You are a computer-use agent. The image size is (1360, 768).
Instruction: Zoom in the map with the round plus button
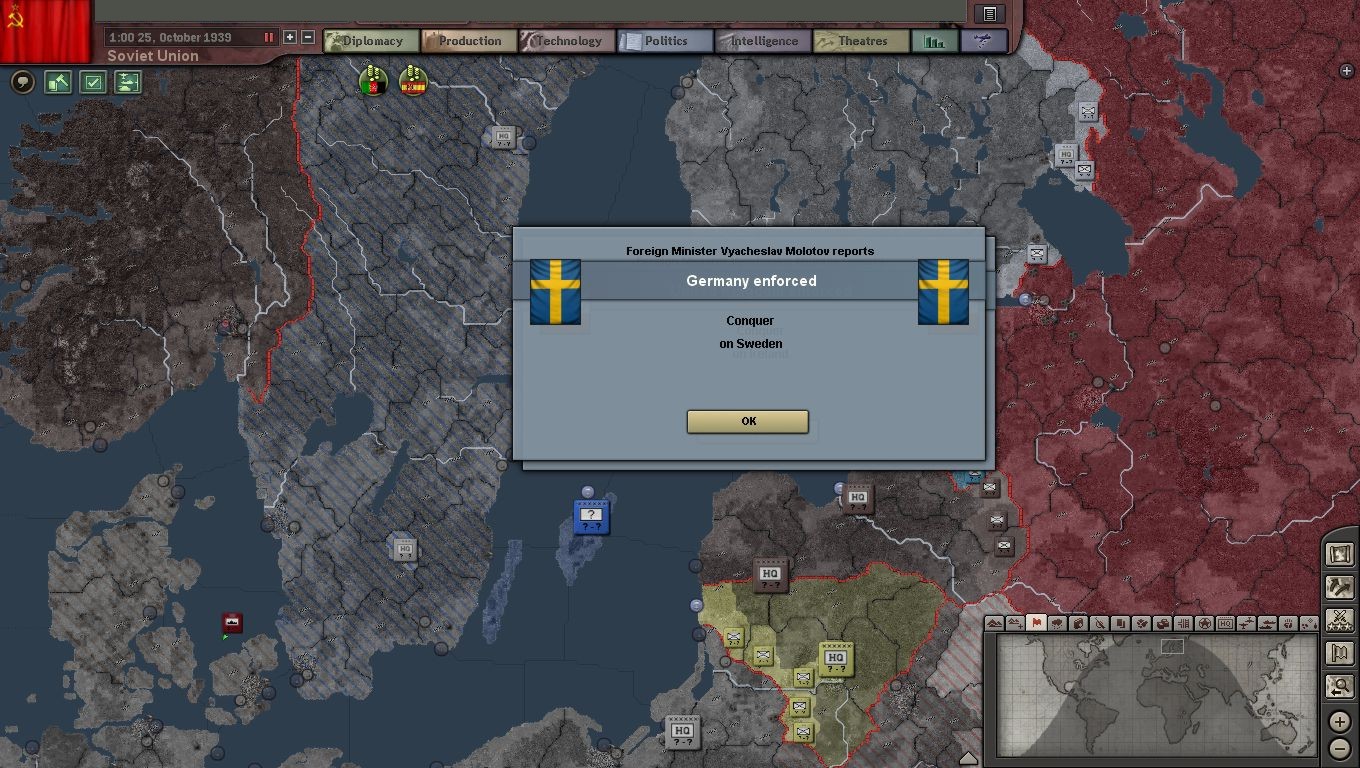[x=1340, y=721]
